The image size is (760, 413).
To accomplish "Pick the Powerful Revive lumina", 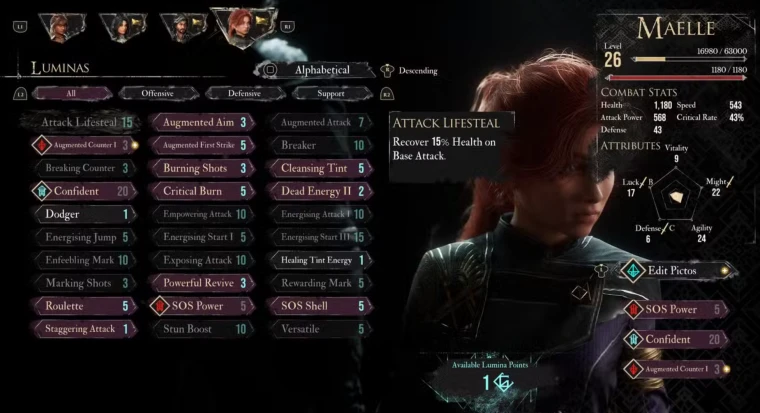I will click(x=201, y=283).
